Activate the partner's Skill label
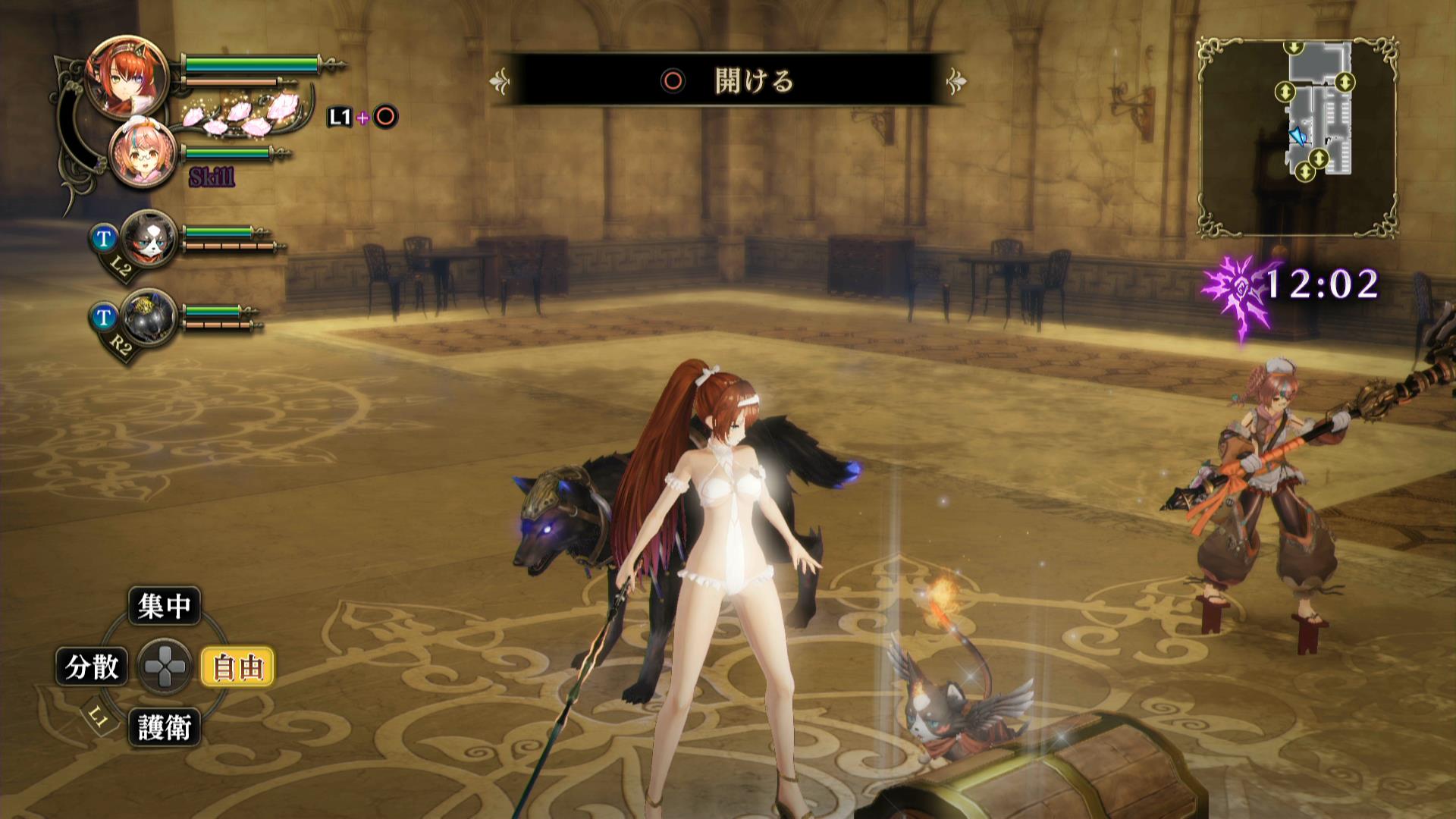Screen dimensions: 1456x819 212,178
